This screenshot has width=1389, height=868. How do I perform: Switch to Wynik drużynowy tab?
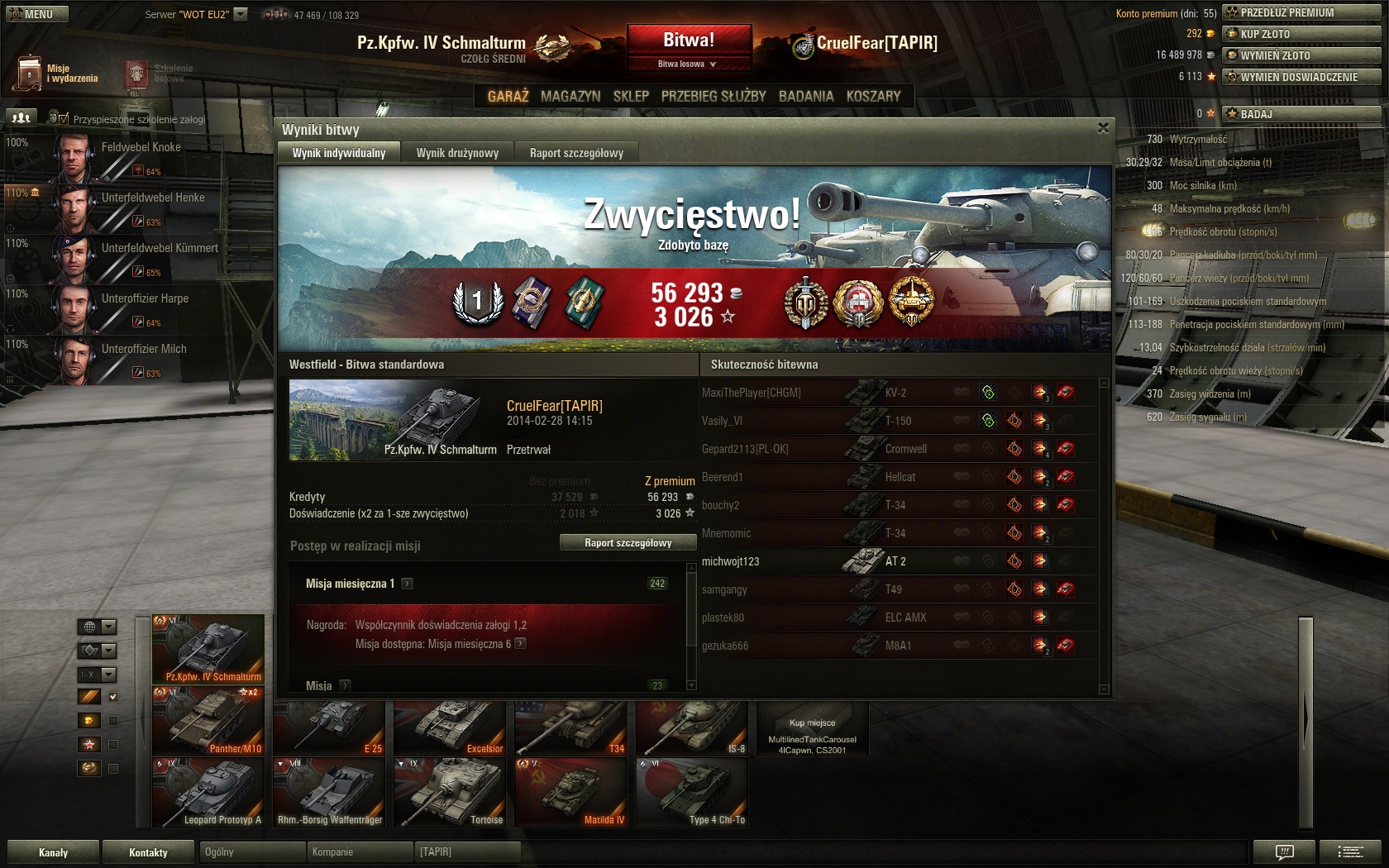[457, 153]
